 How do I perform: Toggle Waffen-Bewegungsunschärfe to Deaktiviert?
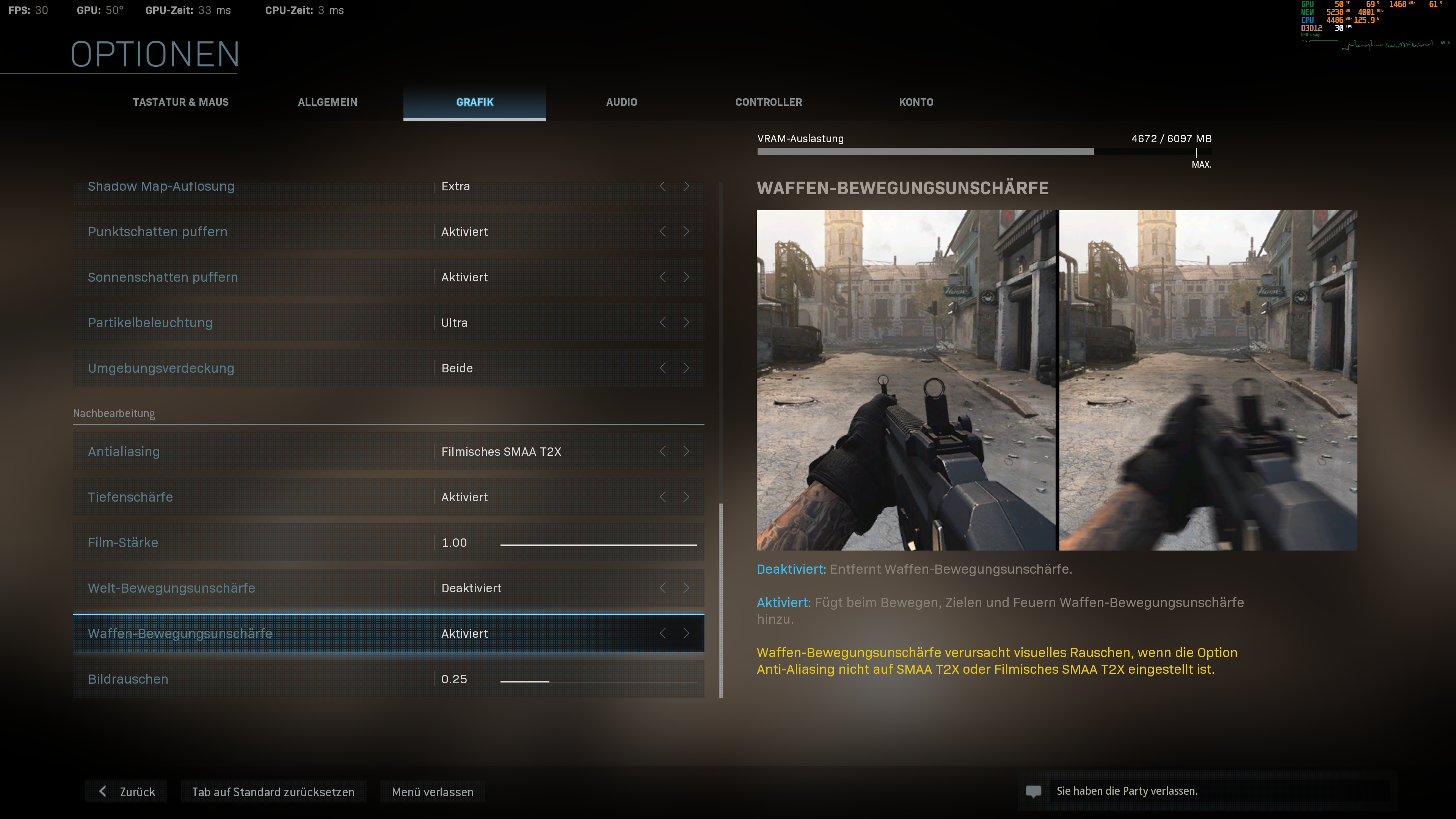click(687, 634)
